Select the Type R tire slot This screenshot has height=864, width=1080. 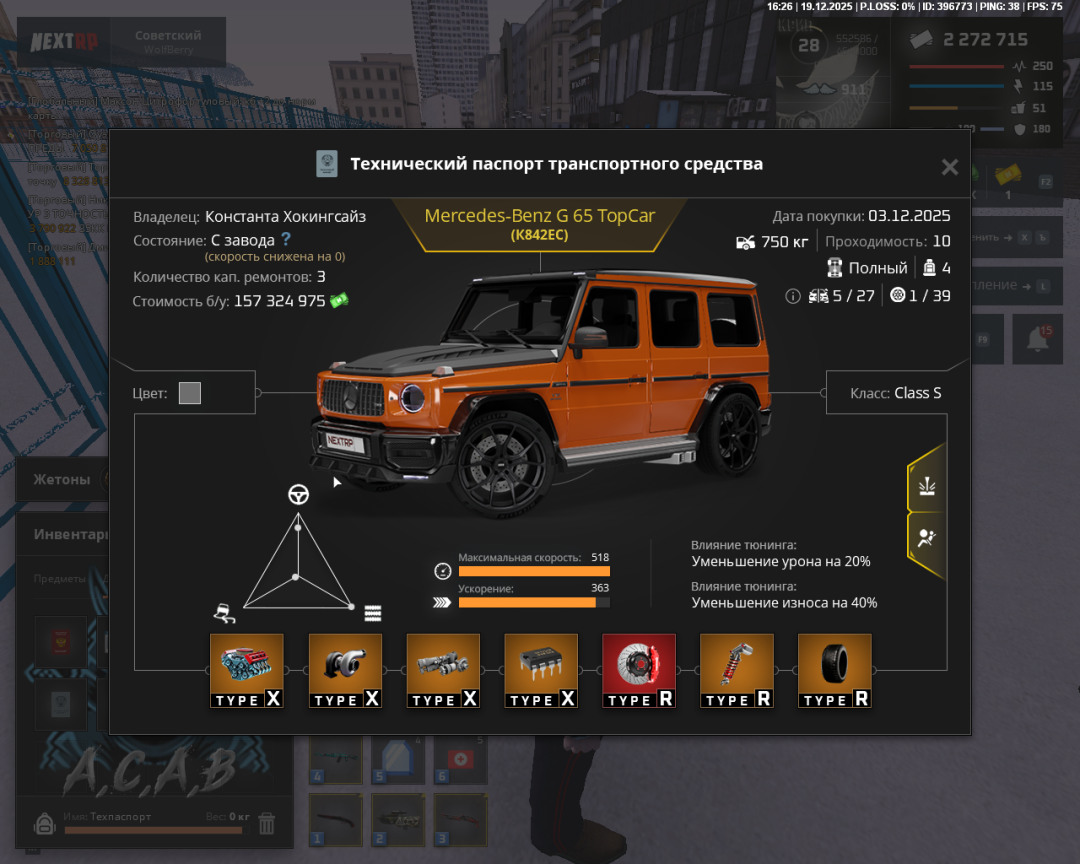pyautogui.click(x=834, y=671)
